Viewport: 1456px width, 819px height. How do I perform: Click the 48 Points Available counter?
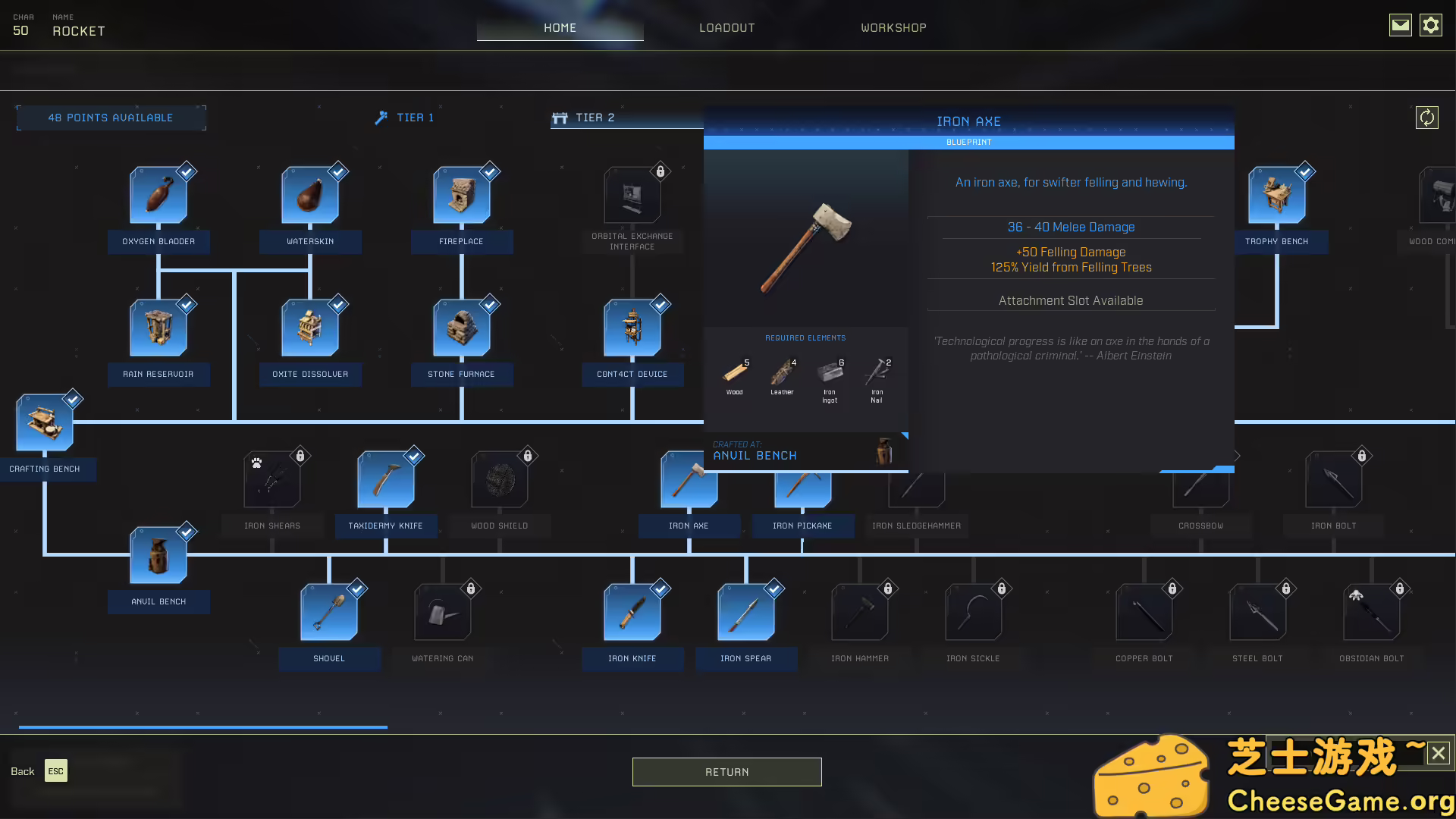coord(111,118)
